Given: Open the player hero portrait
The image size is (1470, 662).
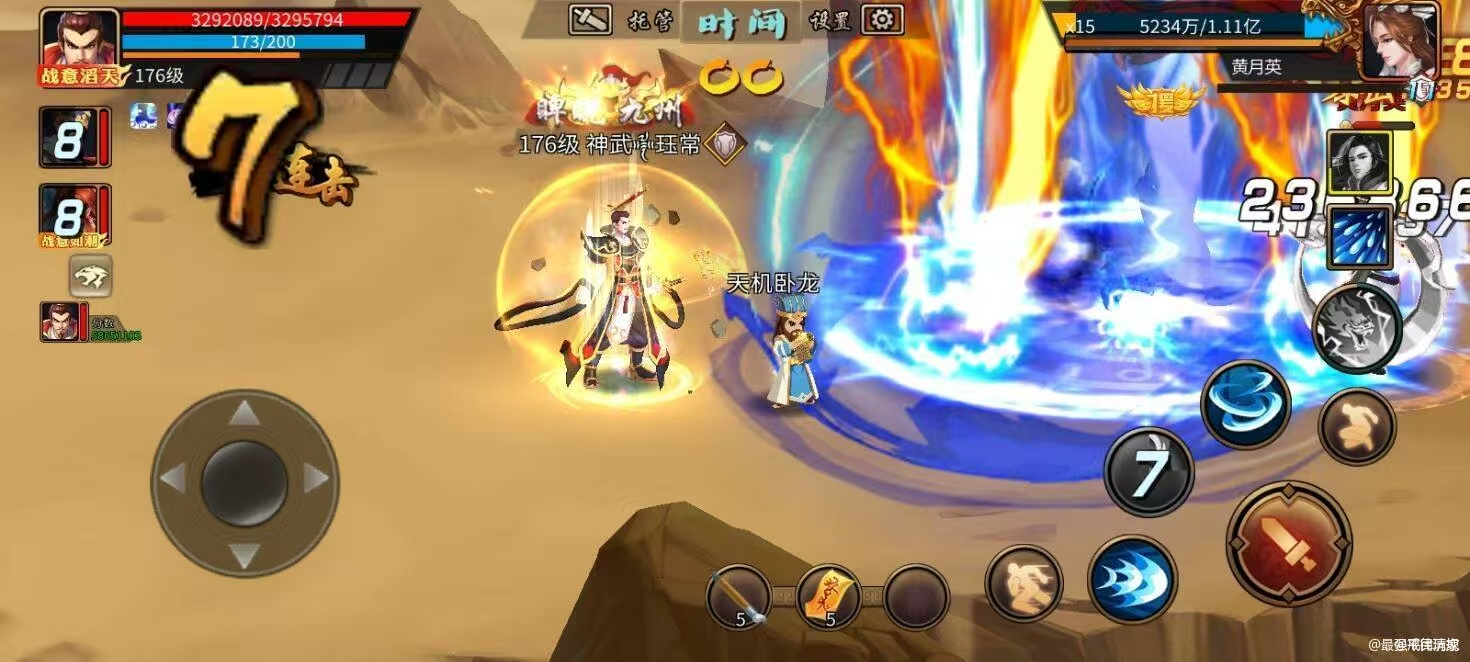Looking at the screenshot, I should pos(79,42).
